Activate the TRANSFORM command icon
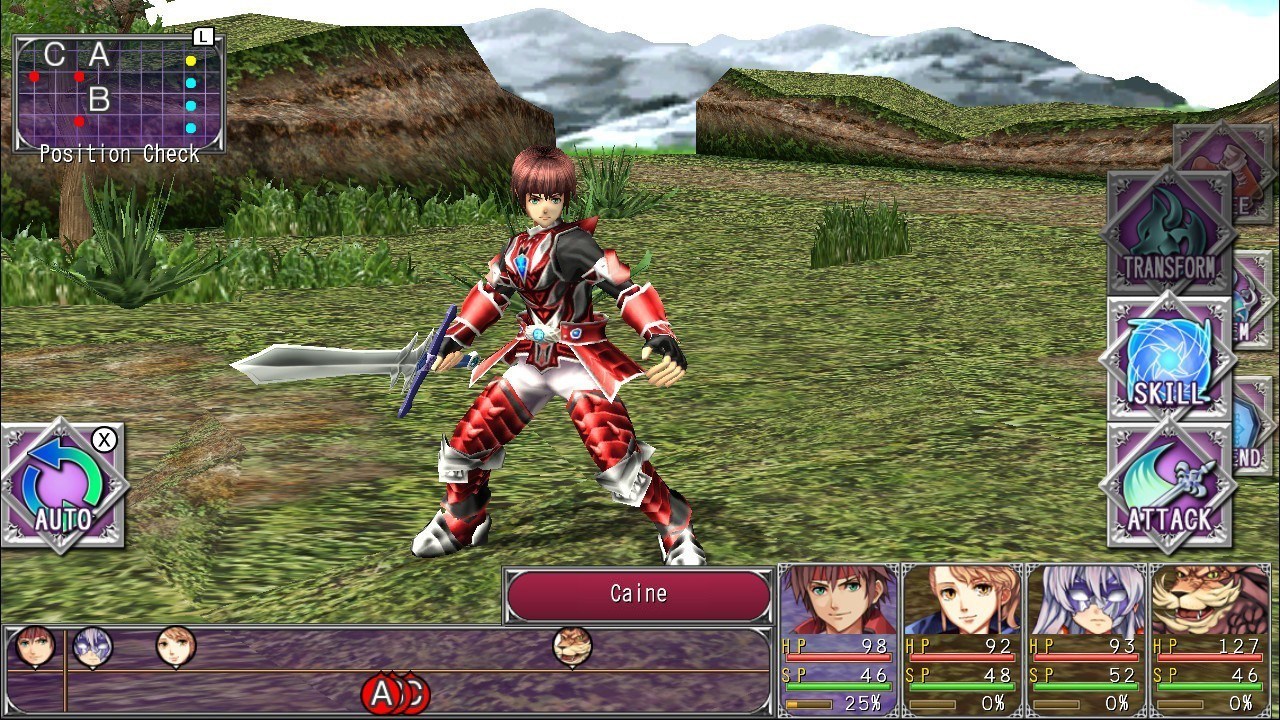 click(1168, 230)
